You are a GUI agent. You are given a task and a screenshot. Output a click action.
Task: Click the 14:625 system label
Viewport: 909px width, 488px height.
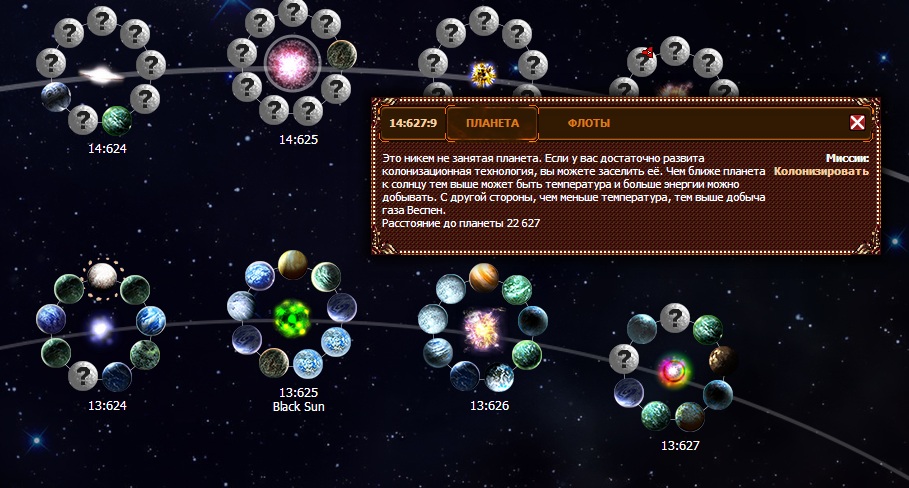click(298, 139)
